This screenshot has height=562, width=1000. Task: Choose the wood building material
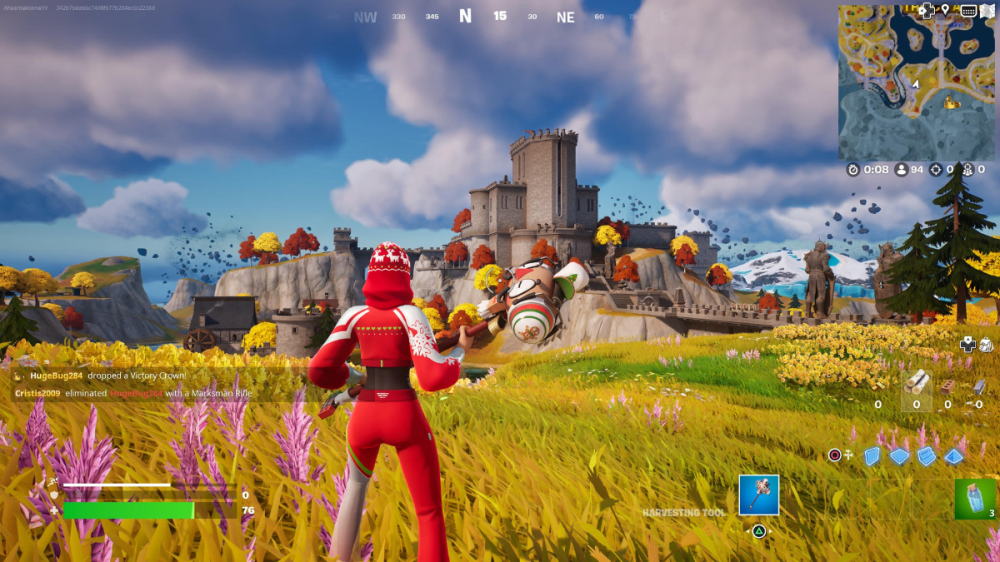tap(917, 381)
